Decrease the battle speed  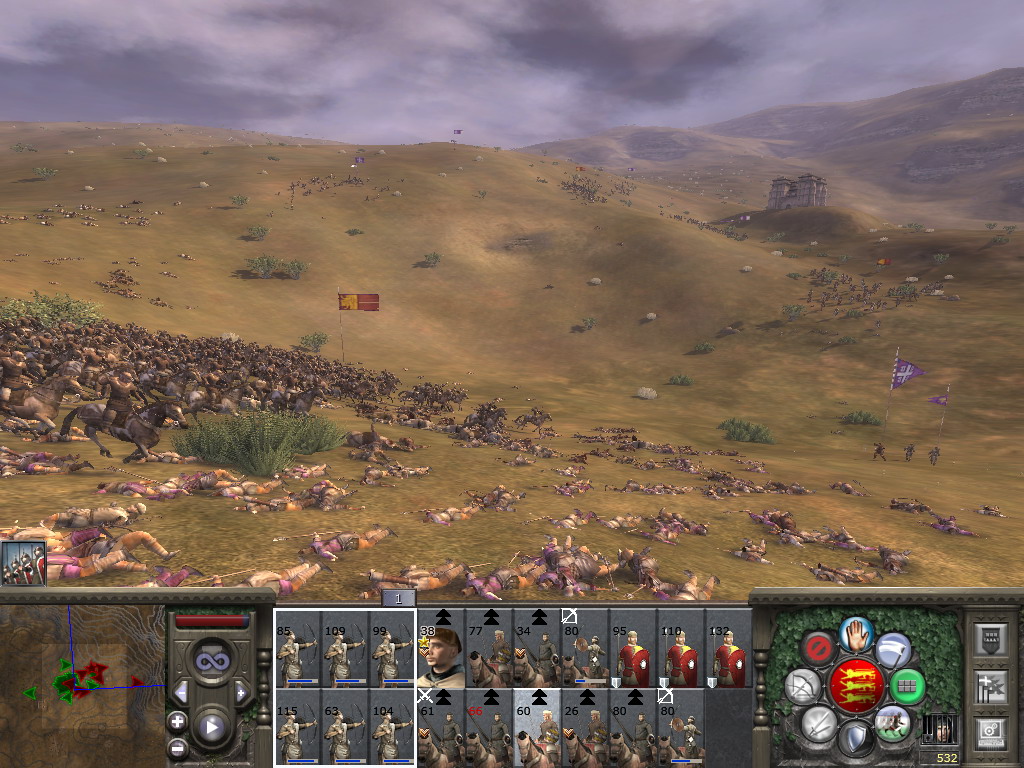[182, 692]
